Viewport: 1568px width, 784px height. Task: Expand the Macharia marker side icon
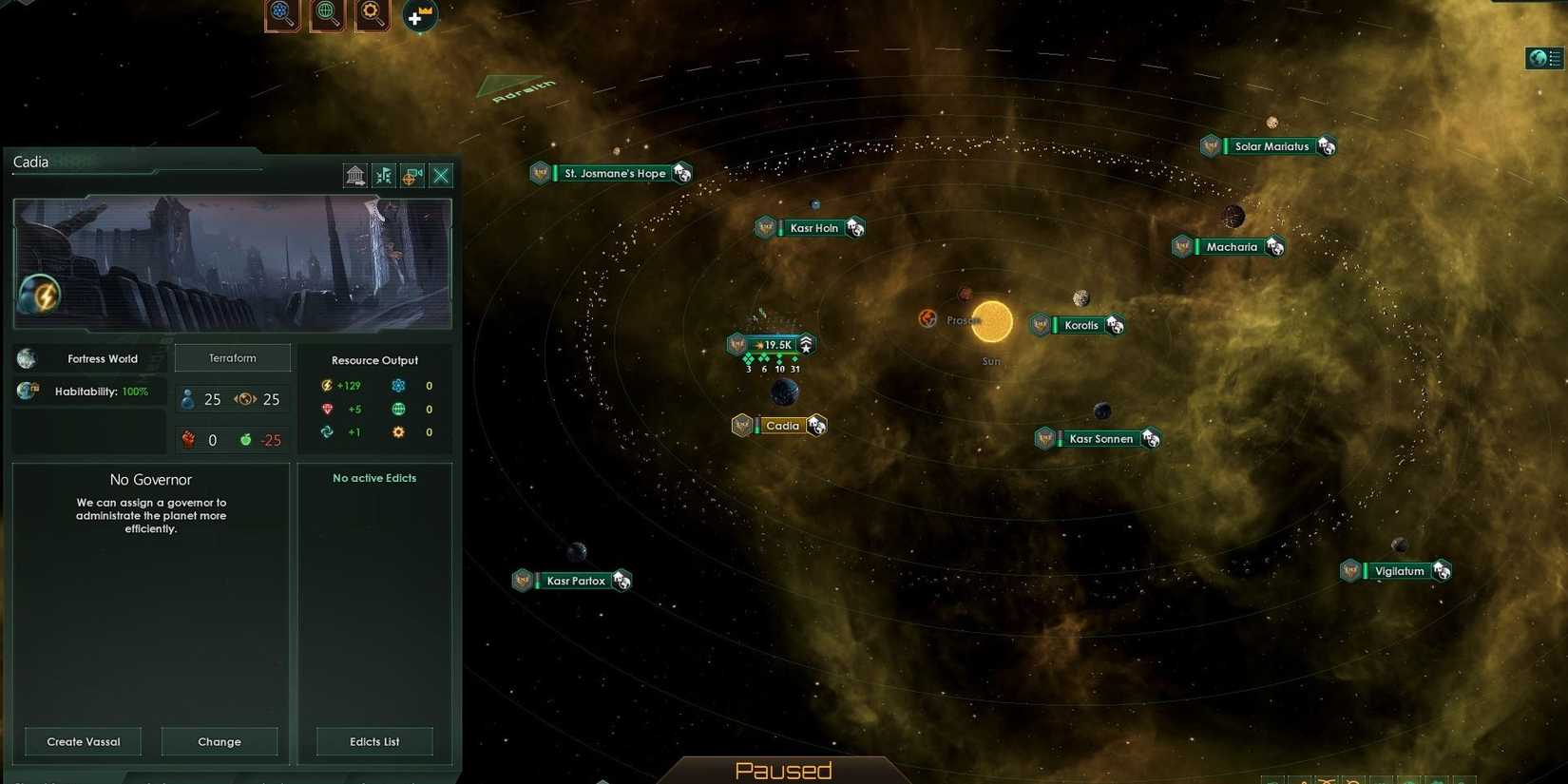pos(1274,246)
